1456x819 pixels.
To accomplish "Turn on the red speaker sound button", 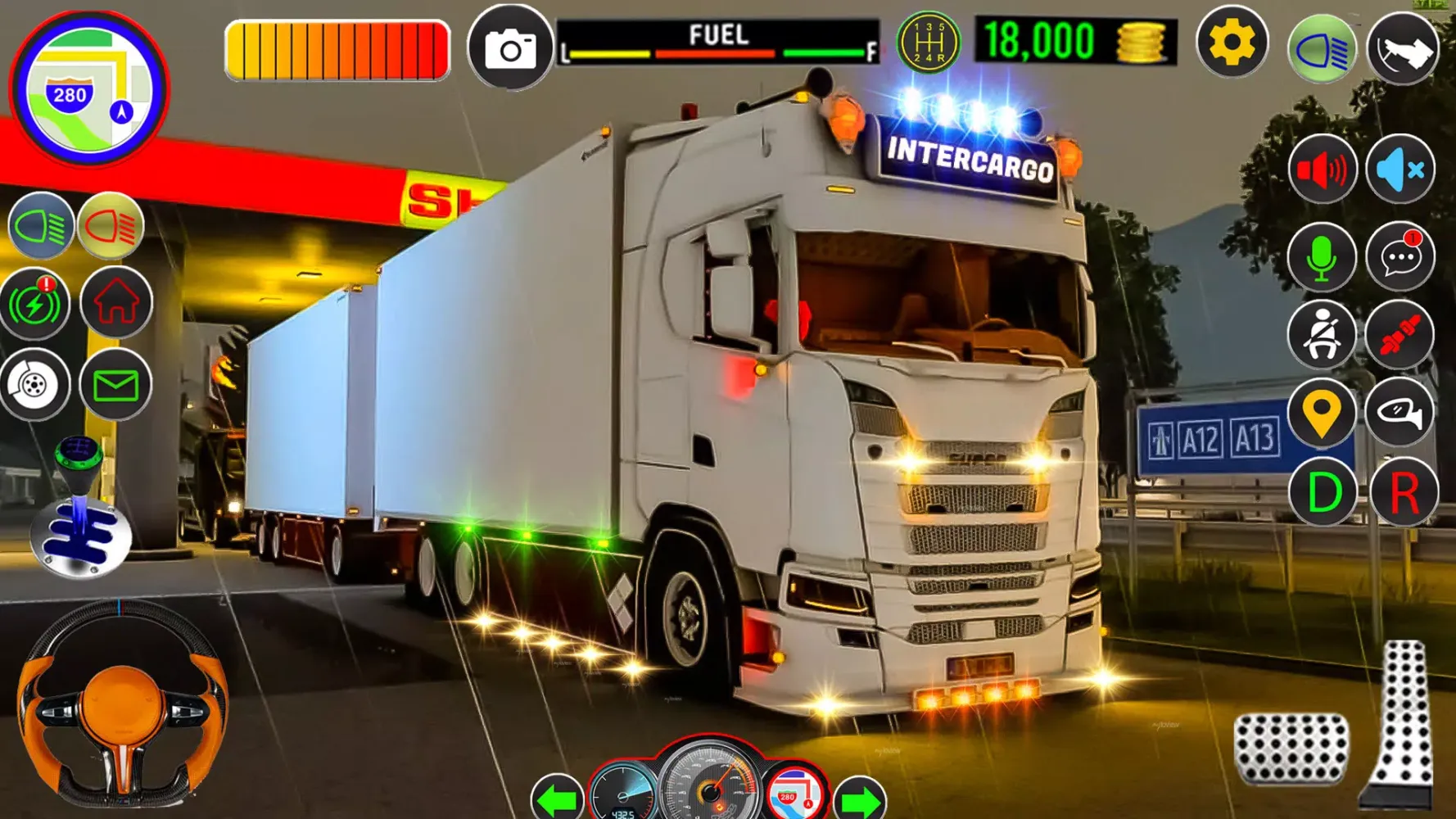I will [x=1322, y=170].
